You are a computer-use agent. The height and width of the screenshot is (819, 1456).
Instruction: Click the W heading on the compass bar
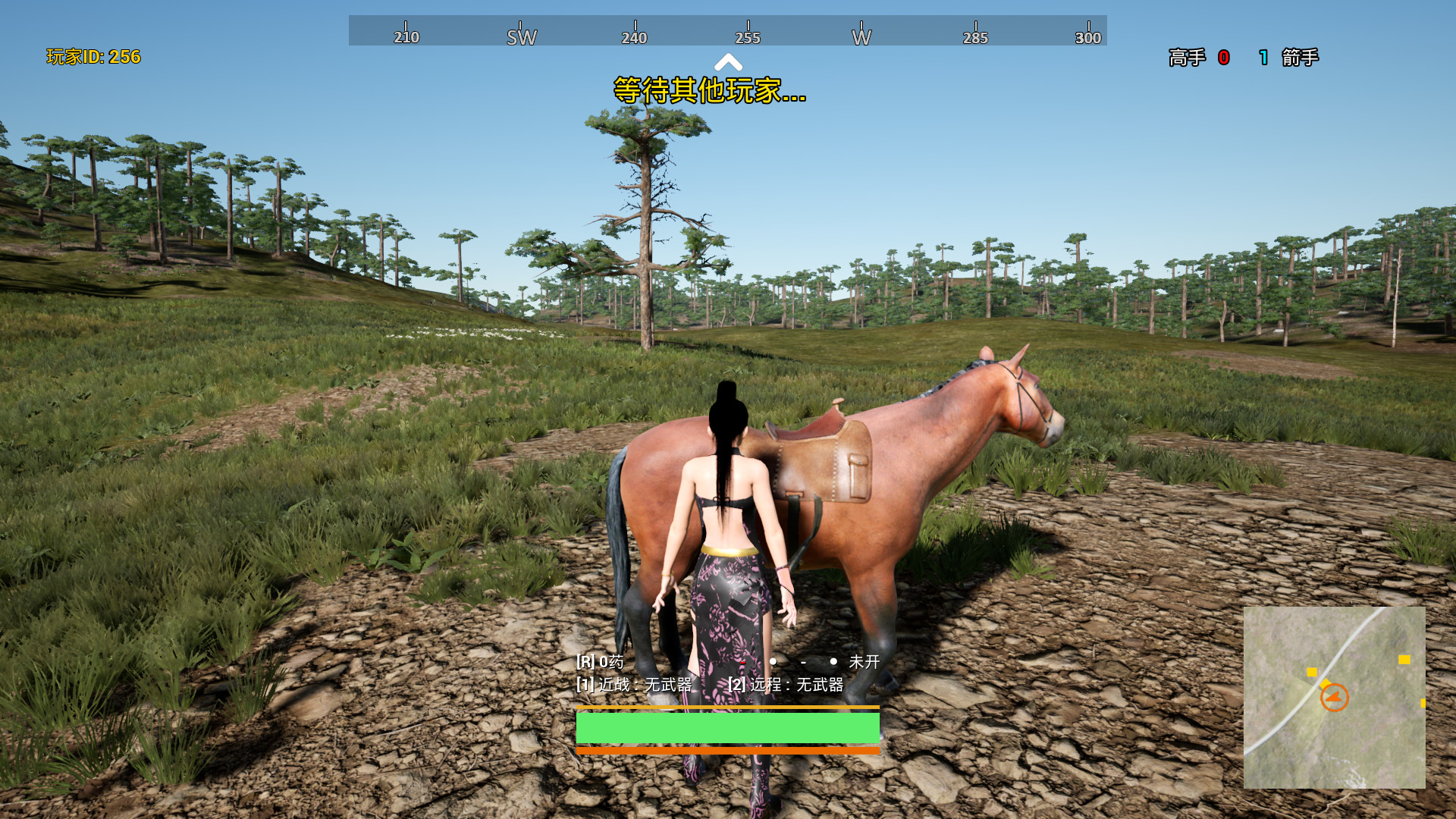[x=863, y=36]
